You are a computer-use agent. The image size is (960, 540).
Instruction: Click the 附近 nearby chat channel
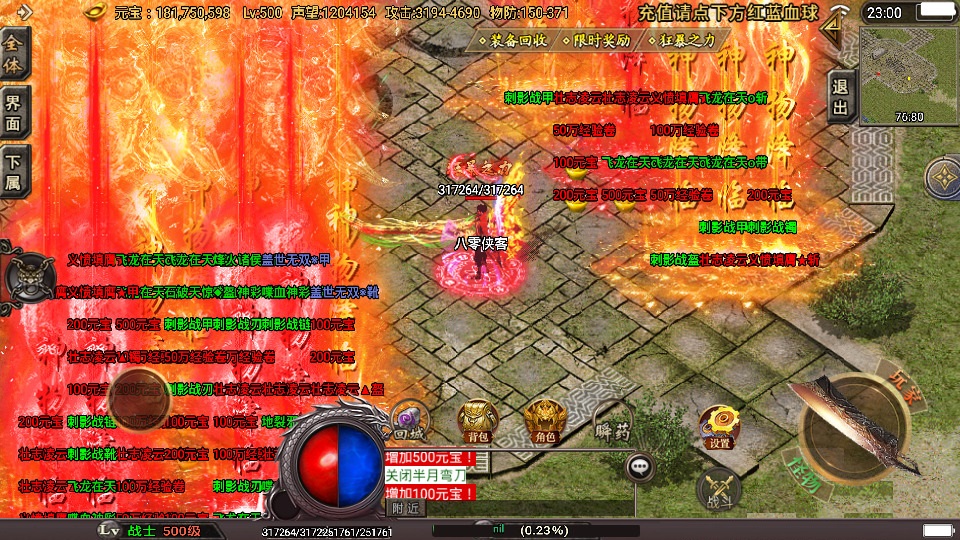[x=405, y=508]
